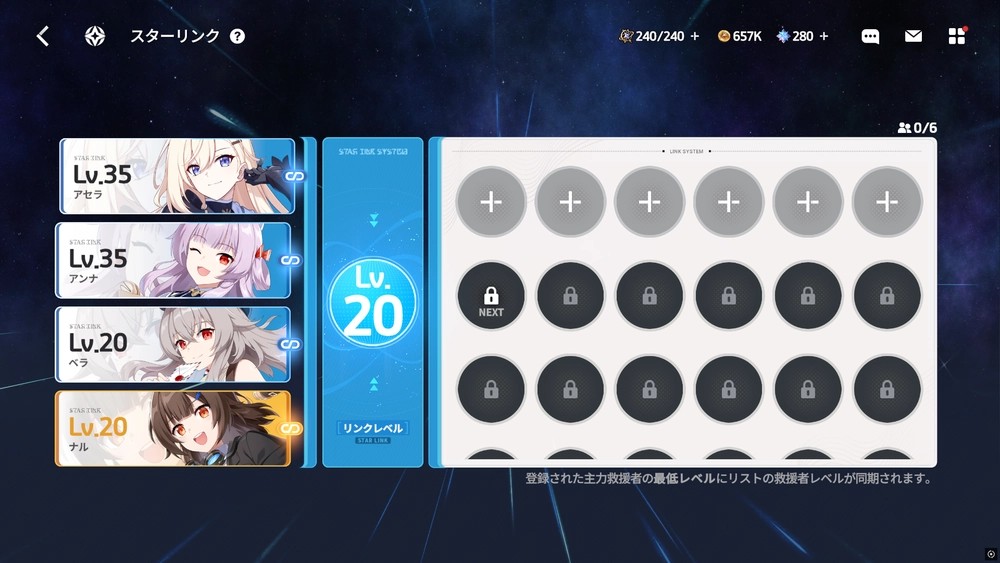The width and height of the screenshot is (1000, 563).
Task: Pick the ナル Lv.20 character card
Action: pyautogui.click(x=173, y=428)
